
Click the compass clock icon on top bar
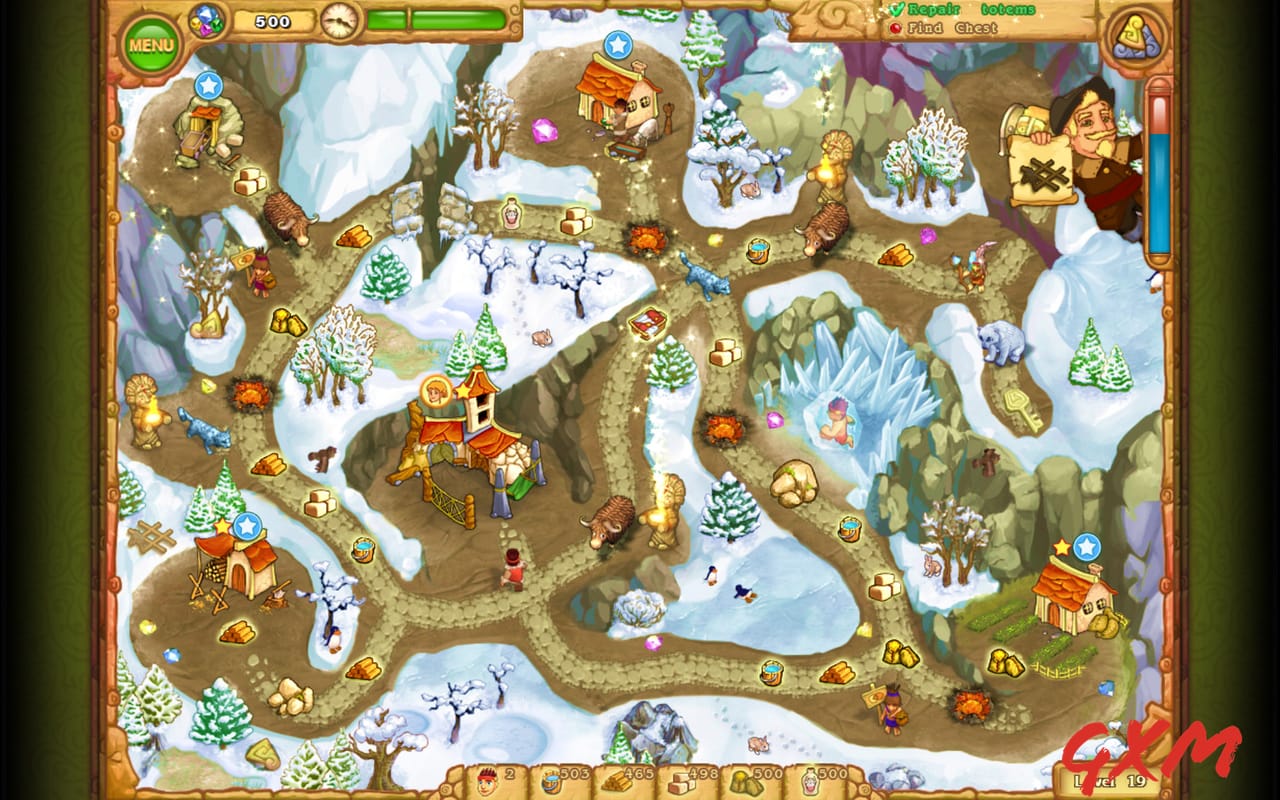[x=339, y=23]
